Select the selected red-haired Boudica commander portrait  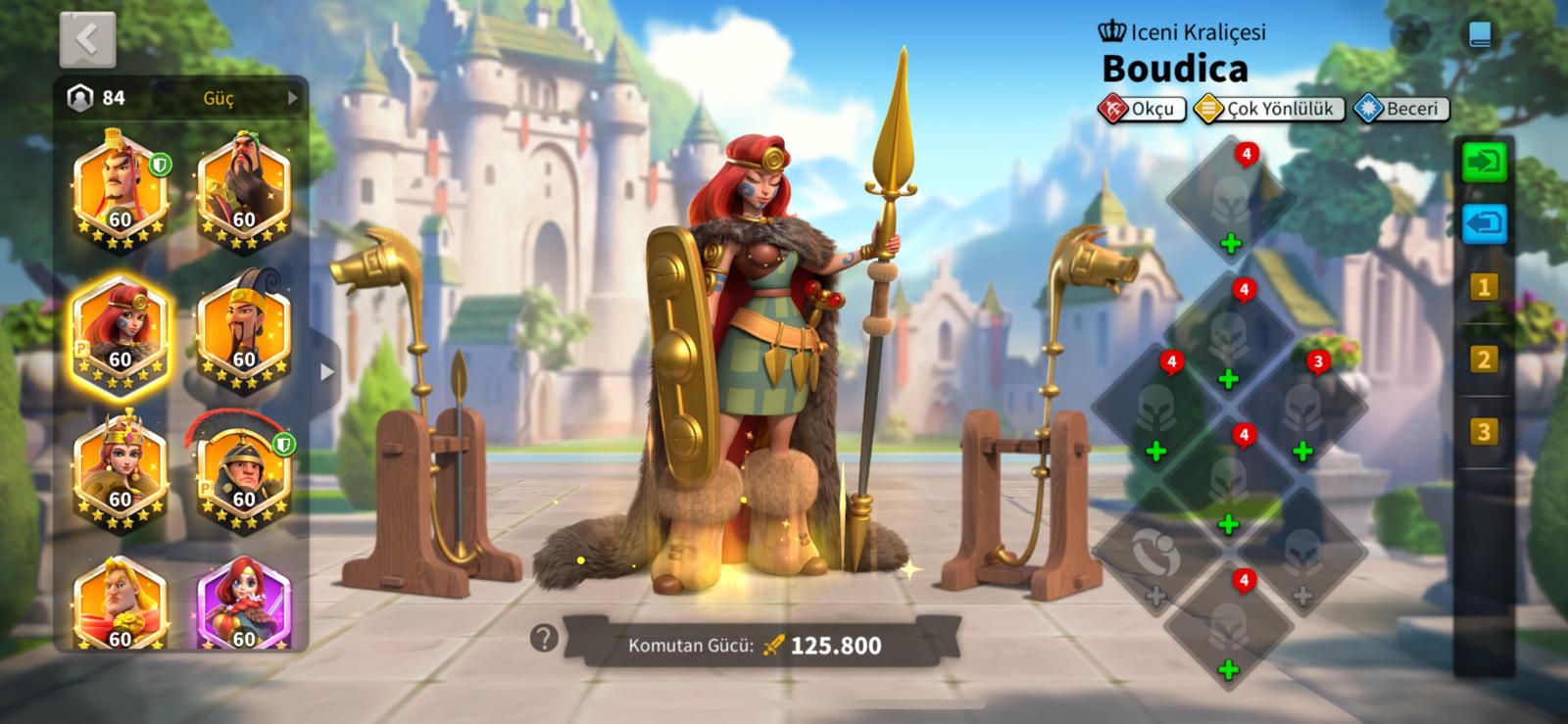click(x=121, y=333)
